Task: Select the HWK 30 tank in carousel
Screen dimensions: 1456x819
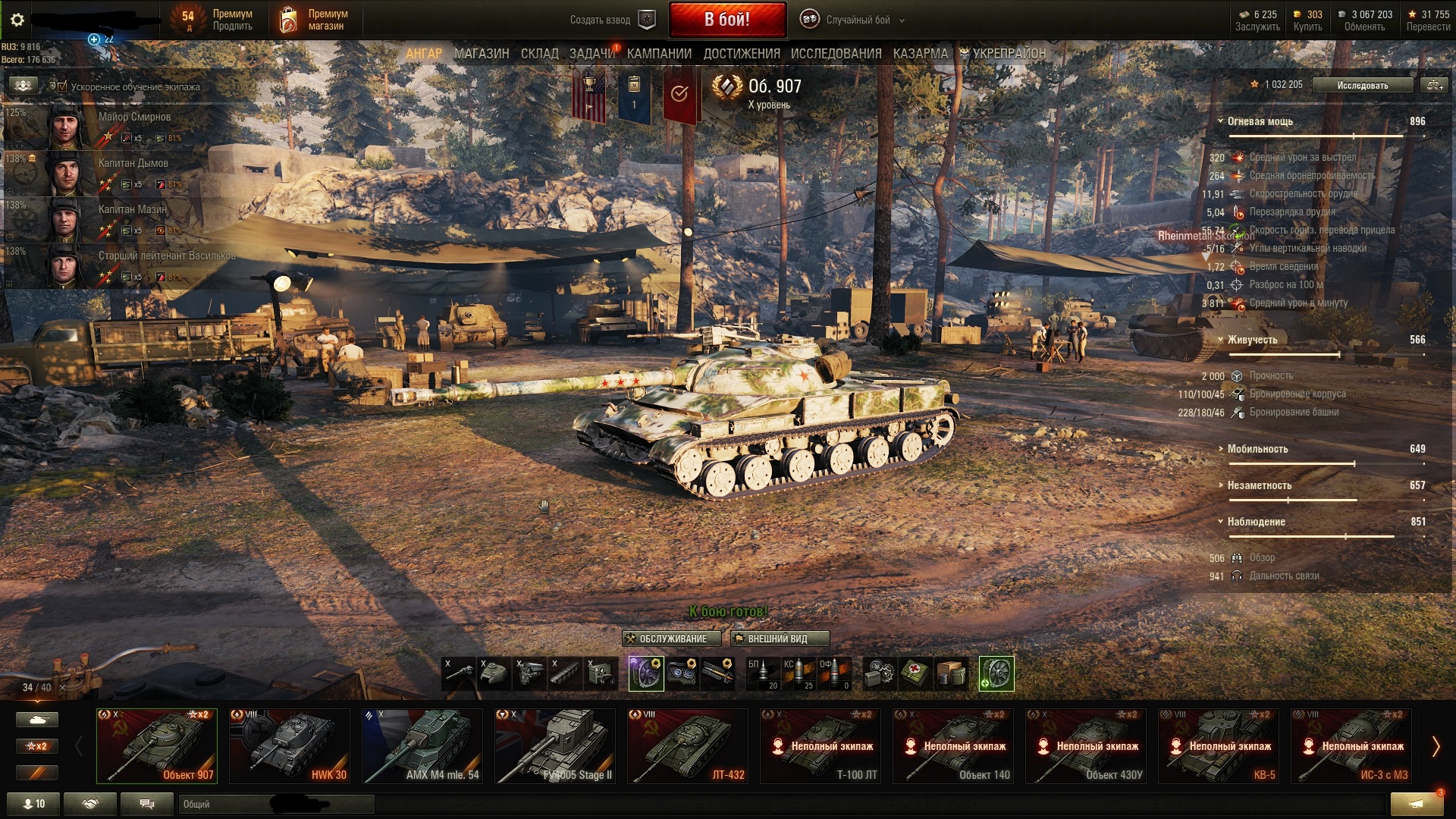Action: pyautogui.click(x=289, y=745)
